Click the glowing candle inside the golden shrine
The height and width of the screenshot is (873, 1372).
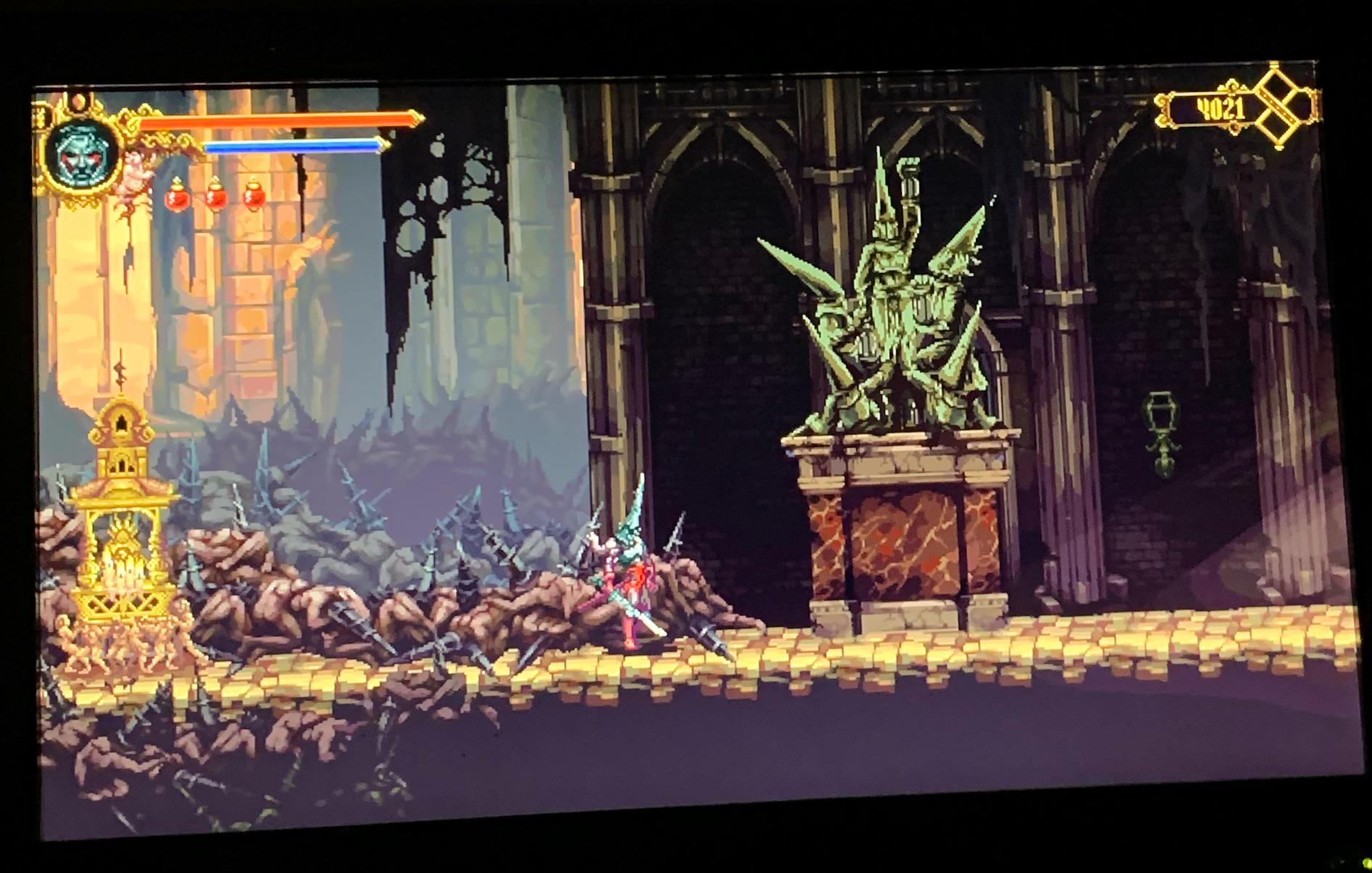pos(122,573)
